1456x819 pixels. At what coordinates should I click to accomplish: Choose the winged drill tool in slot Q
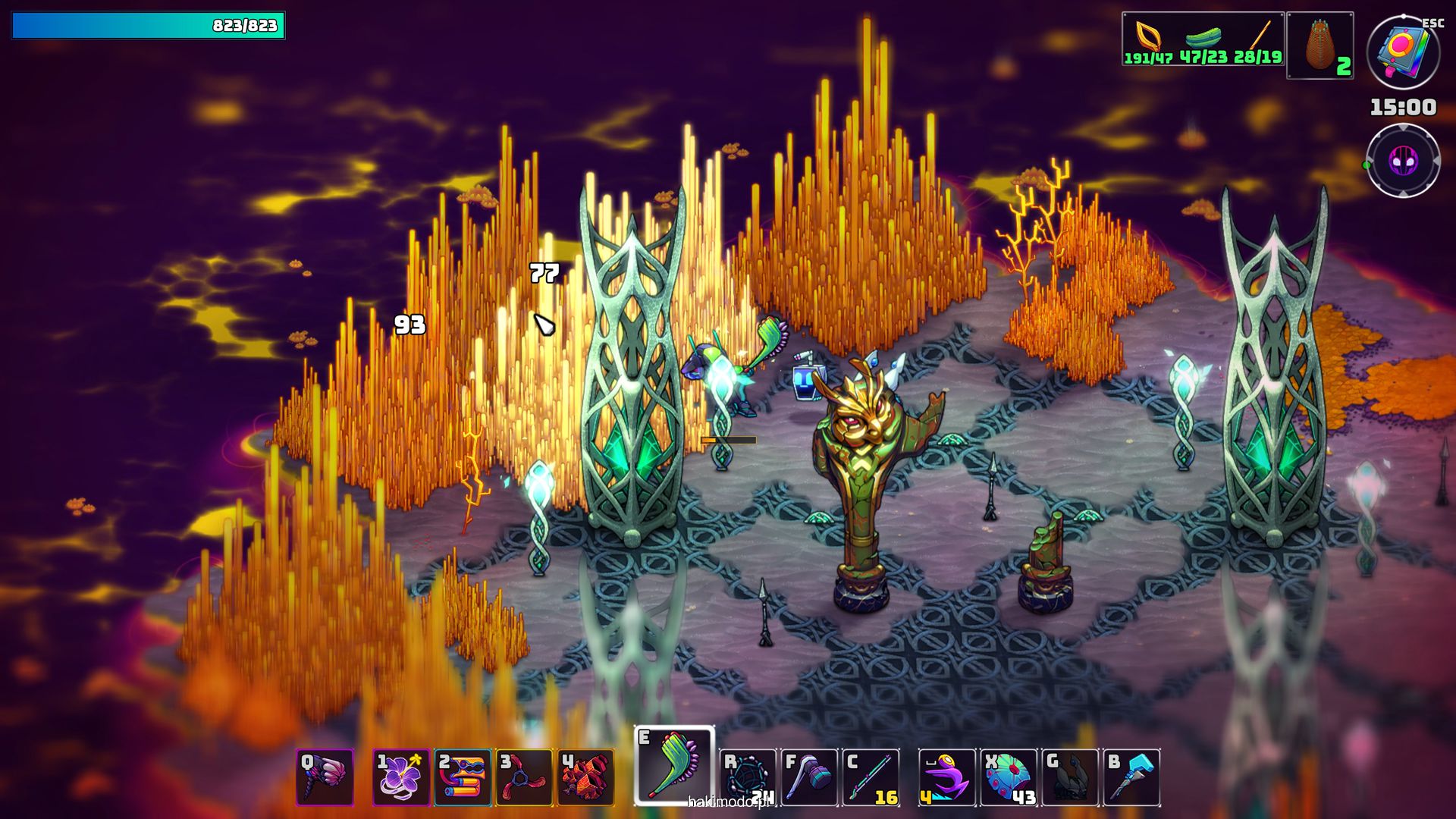click(x=325, y=777)
